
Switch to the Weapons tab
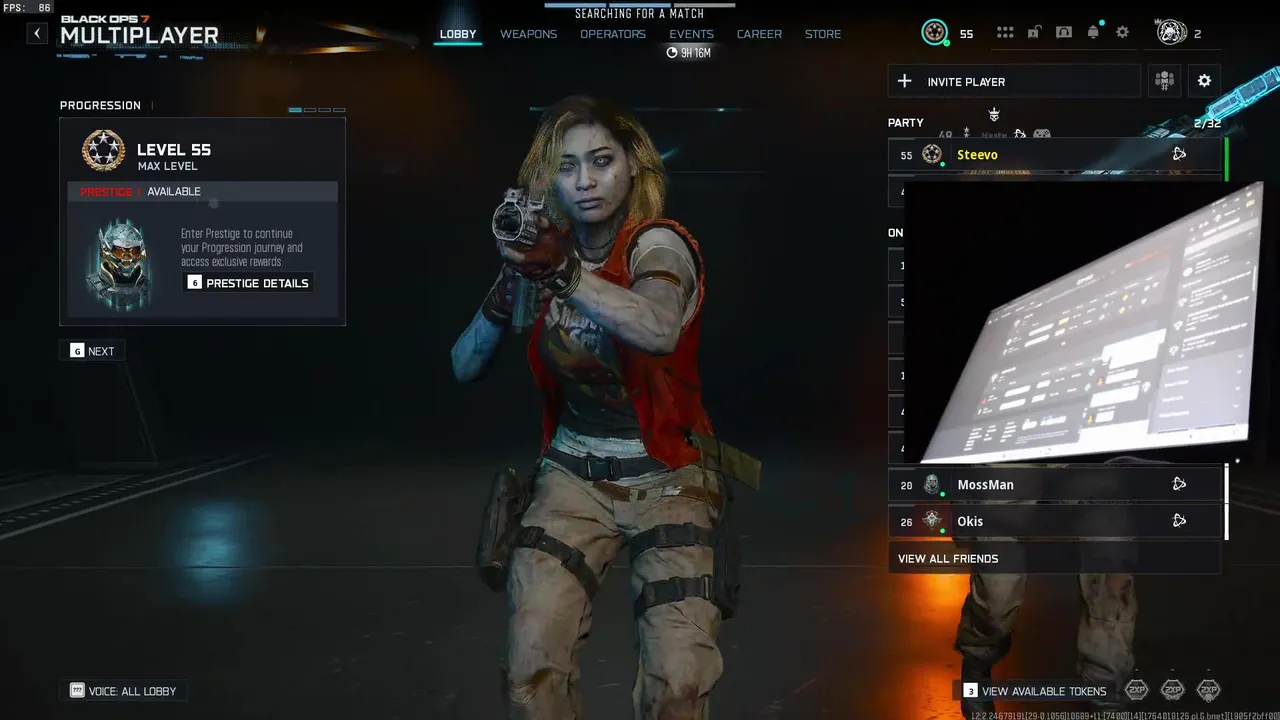point(528,34)
